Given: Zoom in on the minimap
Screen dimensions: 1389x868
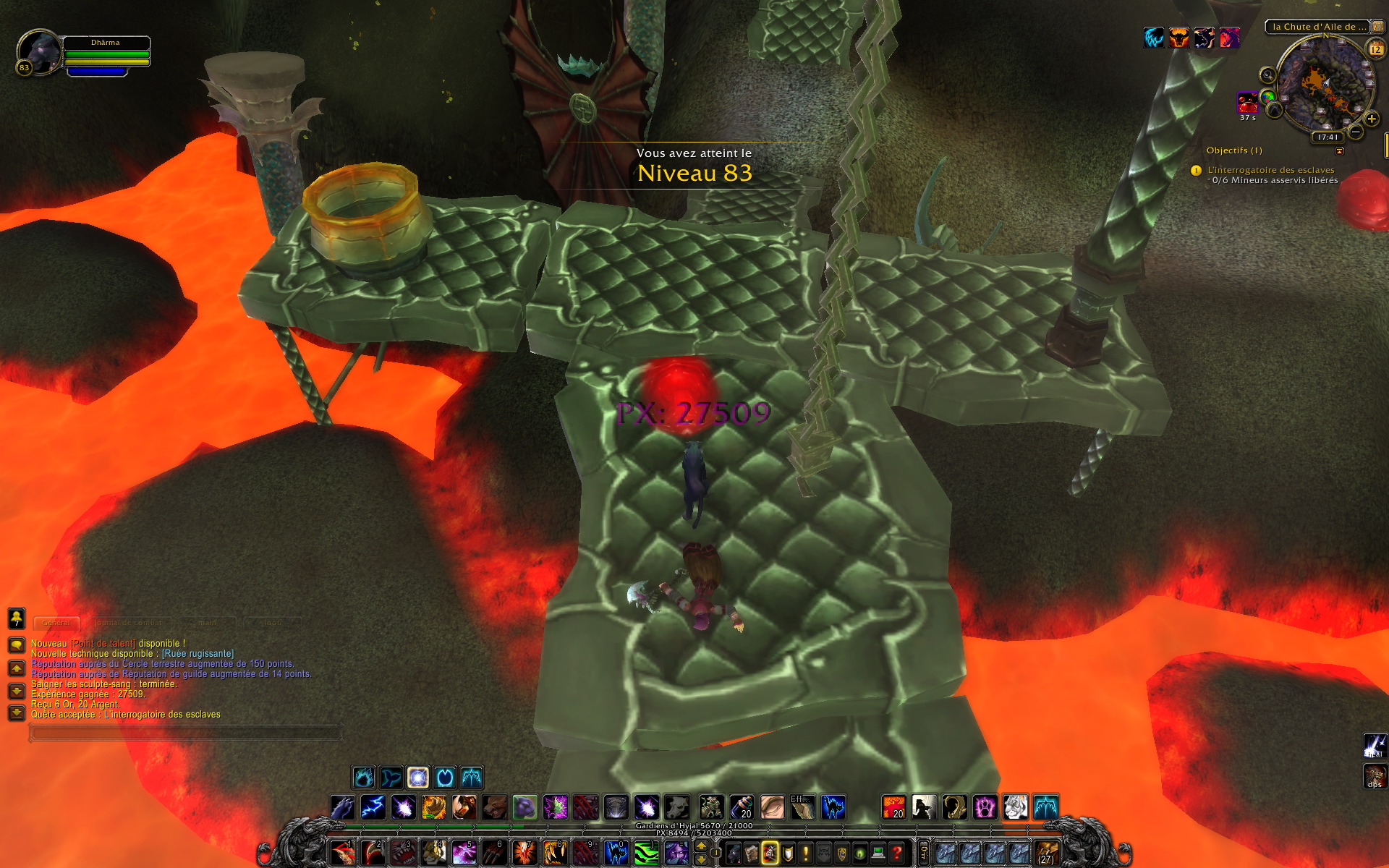Looking at the screenshot, I should click(x=1371, y=119).
